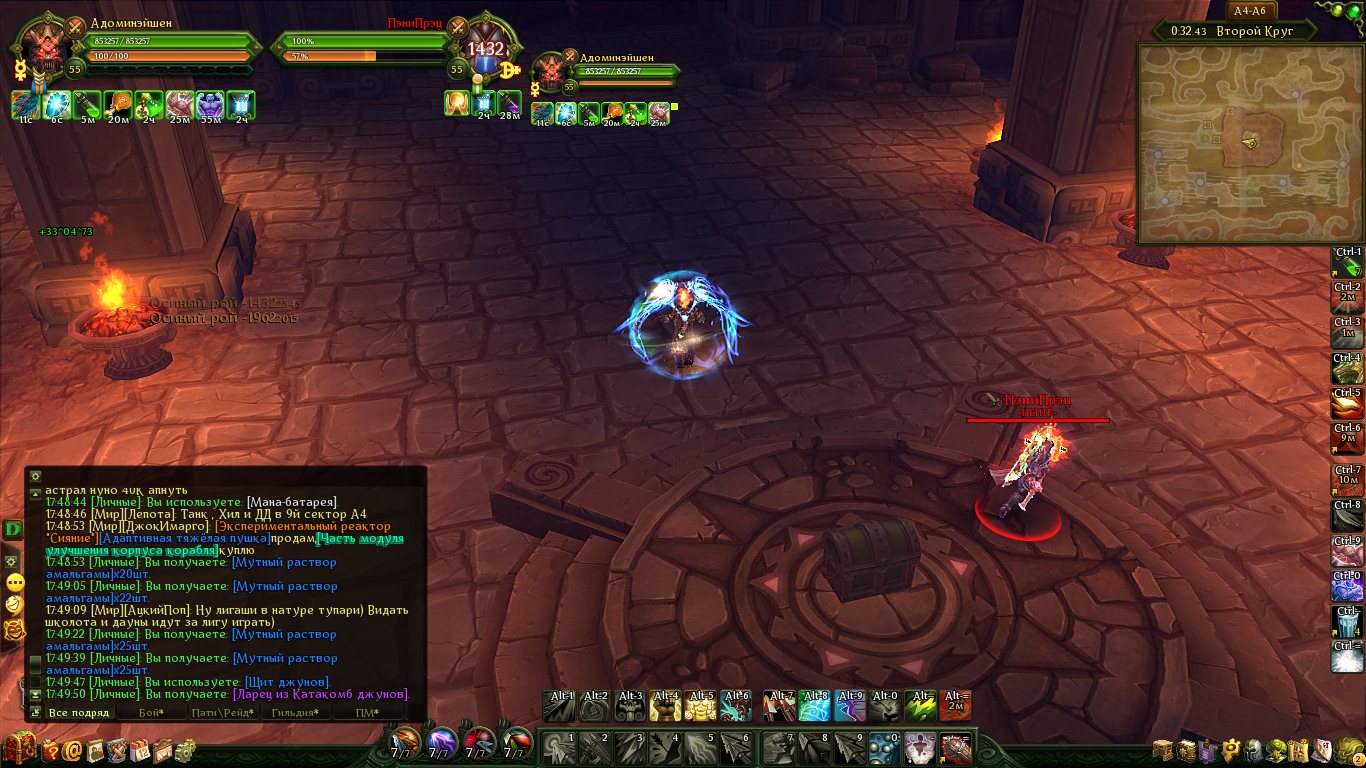Viewport: 1366px width, 768px height.
Task: Select the Пати\Рейд chat tab
Action: pos(222,712)
